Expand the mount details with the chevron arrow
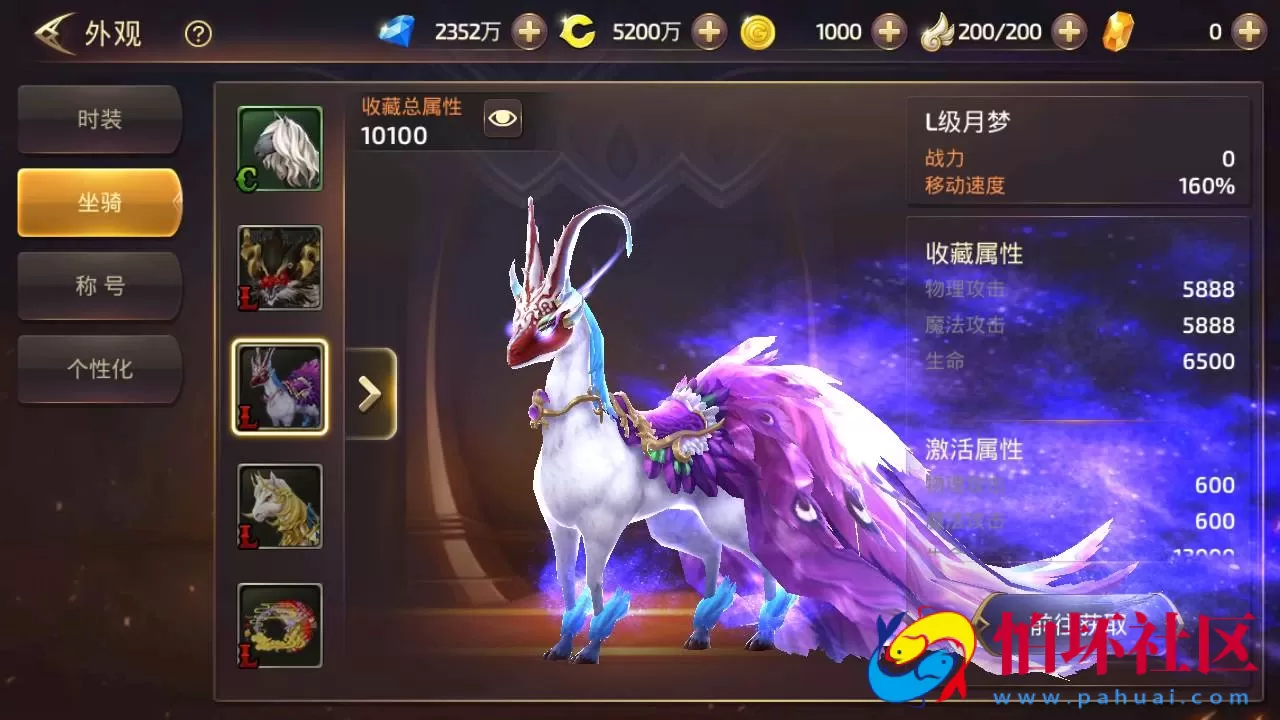This screenshot has width=1280, height=720. (x=371, y=392)
